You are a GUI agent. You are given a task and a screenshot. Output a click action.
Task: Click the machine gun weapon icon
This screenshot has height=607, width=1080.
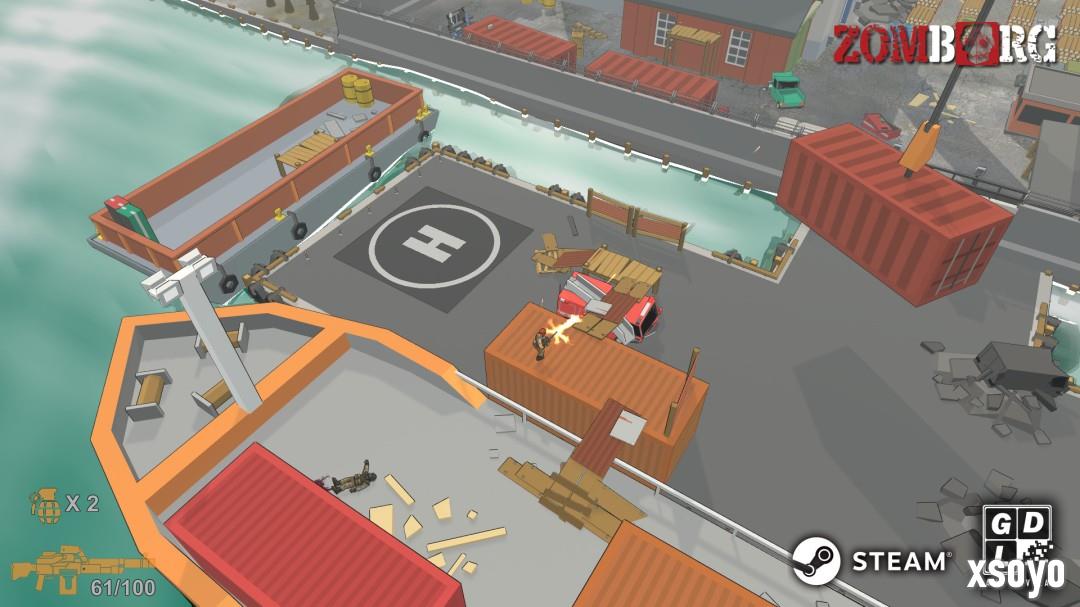[x=70, y=568]
